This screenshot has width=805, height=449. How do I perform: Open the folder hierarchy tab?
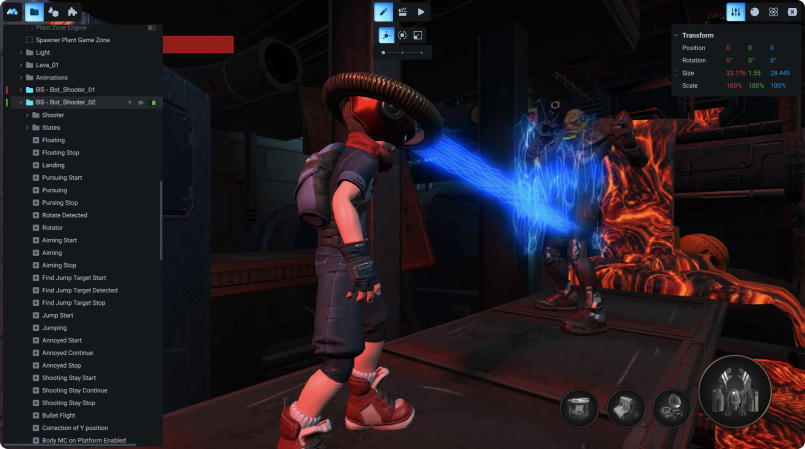click(34, 12)
